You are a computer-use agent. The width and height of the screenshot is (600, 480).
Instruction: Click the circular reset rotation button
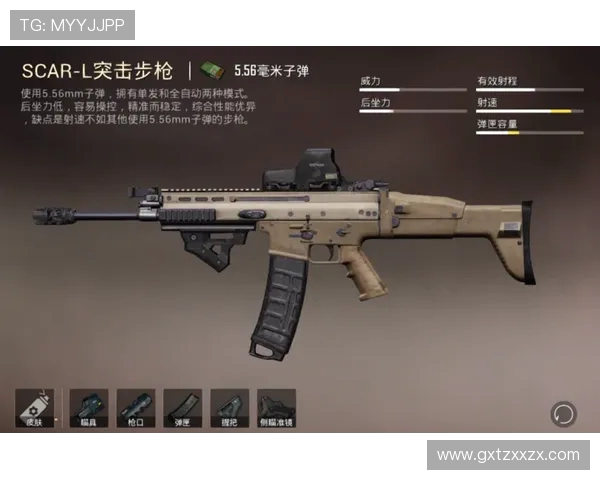563,413
